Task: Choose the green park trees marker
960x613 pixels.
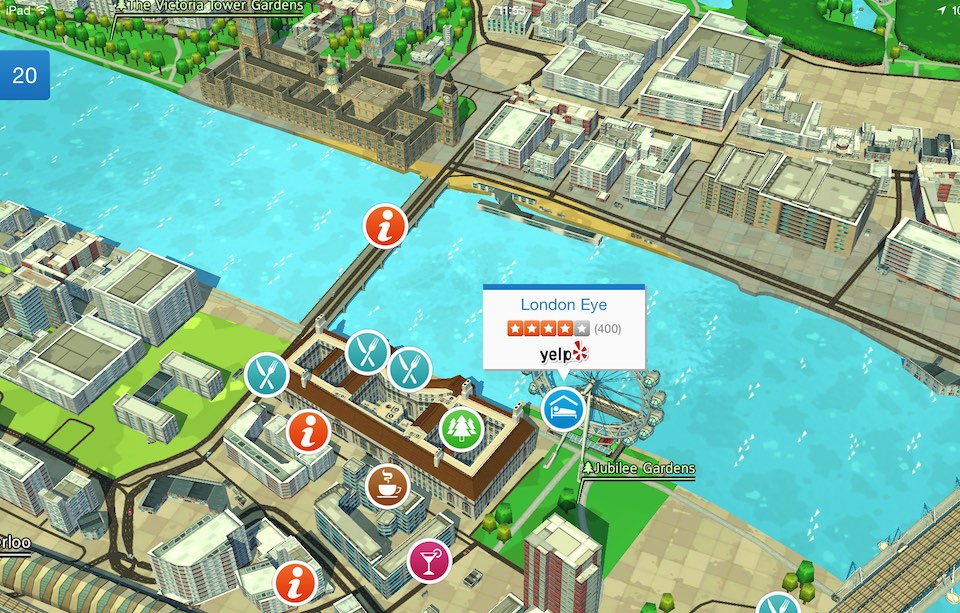Action: 461,429
